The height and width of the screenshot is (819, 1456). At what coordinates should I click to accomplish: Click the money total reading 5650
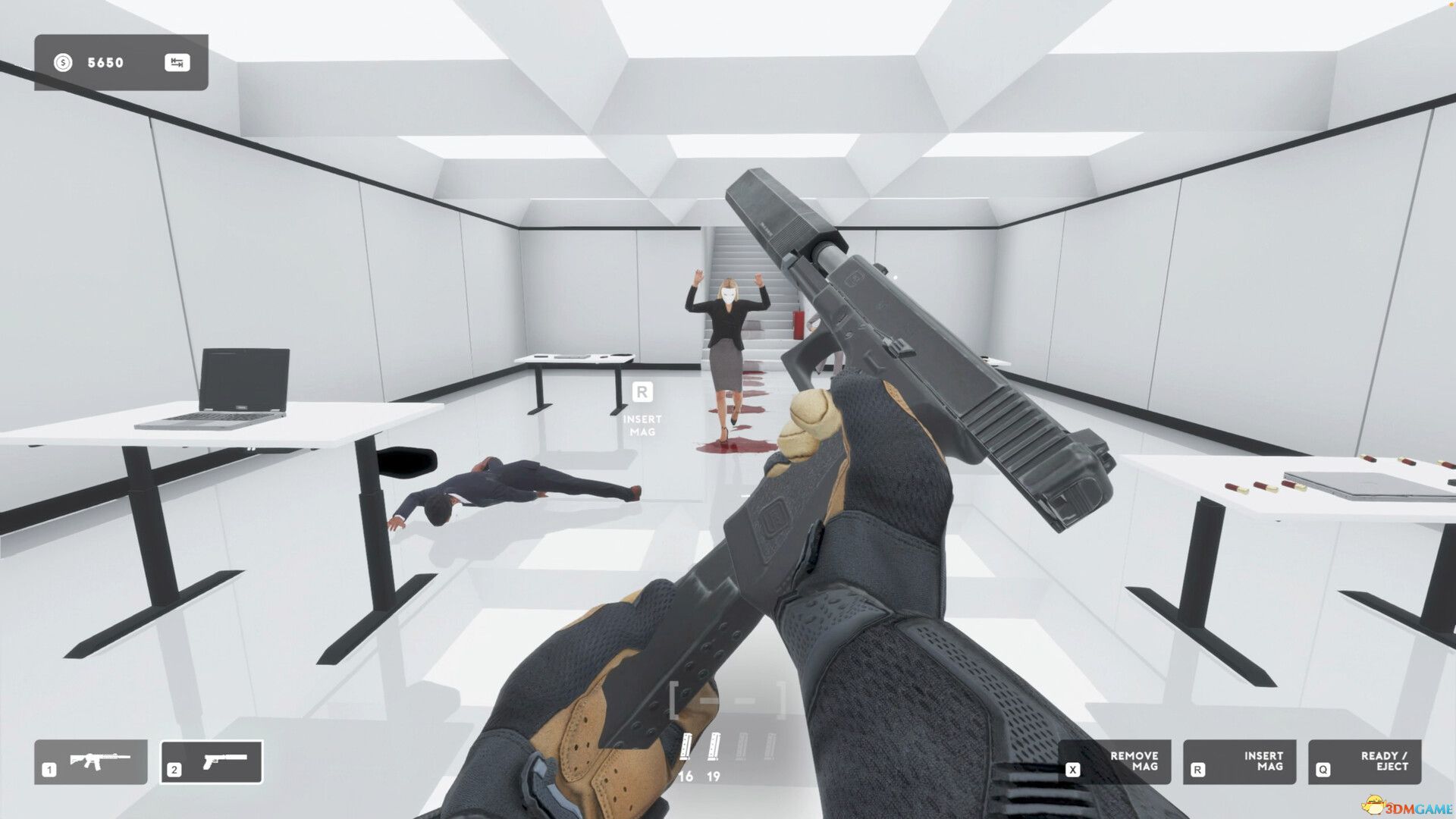(x=105, y=63)
